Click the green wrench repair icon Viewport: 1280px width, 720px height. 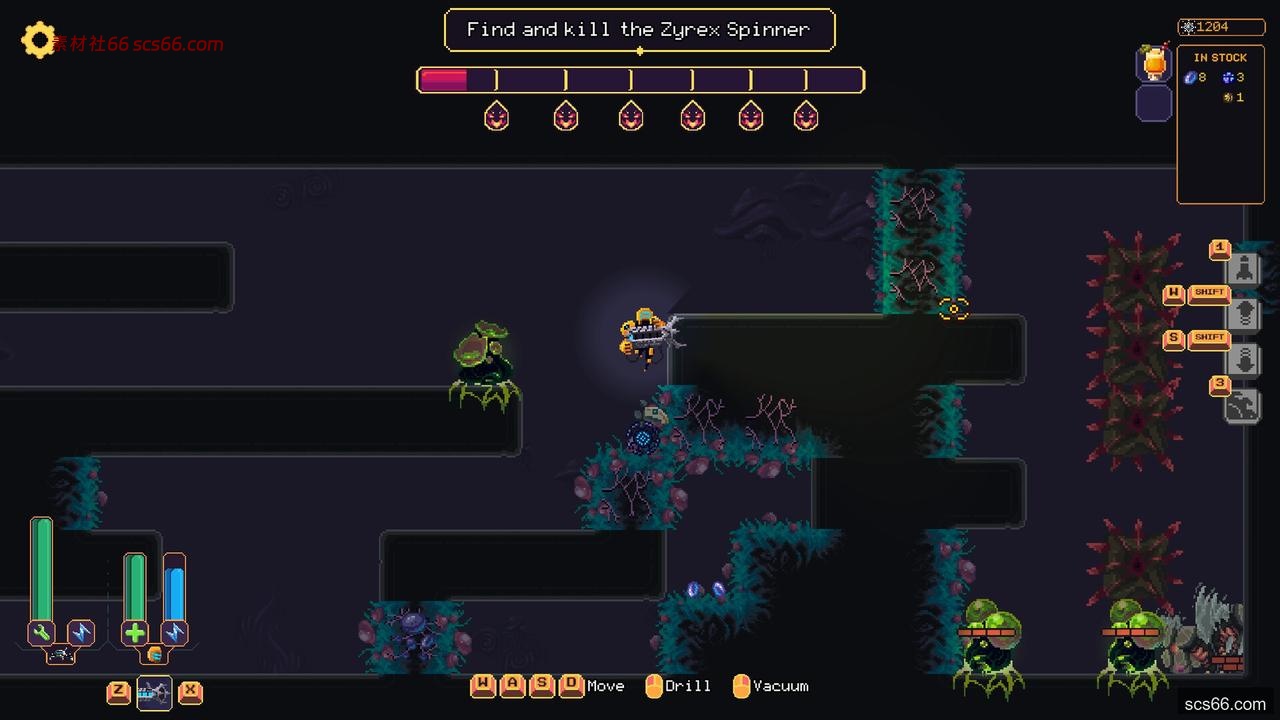click(42, 632)
